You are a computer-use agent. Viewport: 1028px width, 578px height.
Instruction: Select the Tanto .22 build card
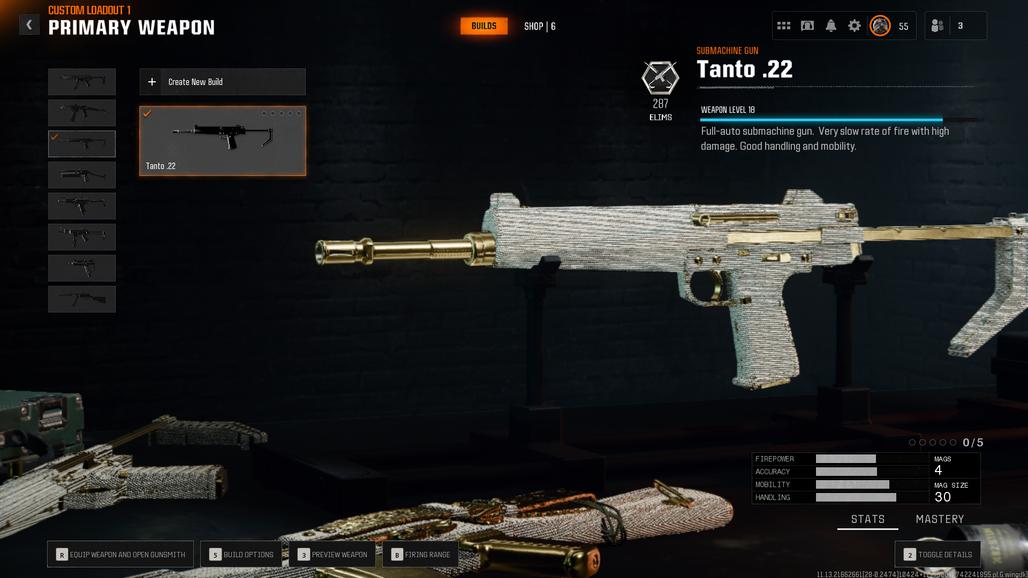tap(222, 140)
